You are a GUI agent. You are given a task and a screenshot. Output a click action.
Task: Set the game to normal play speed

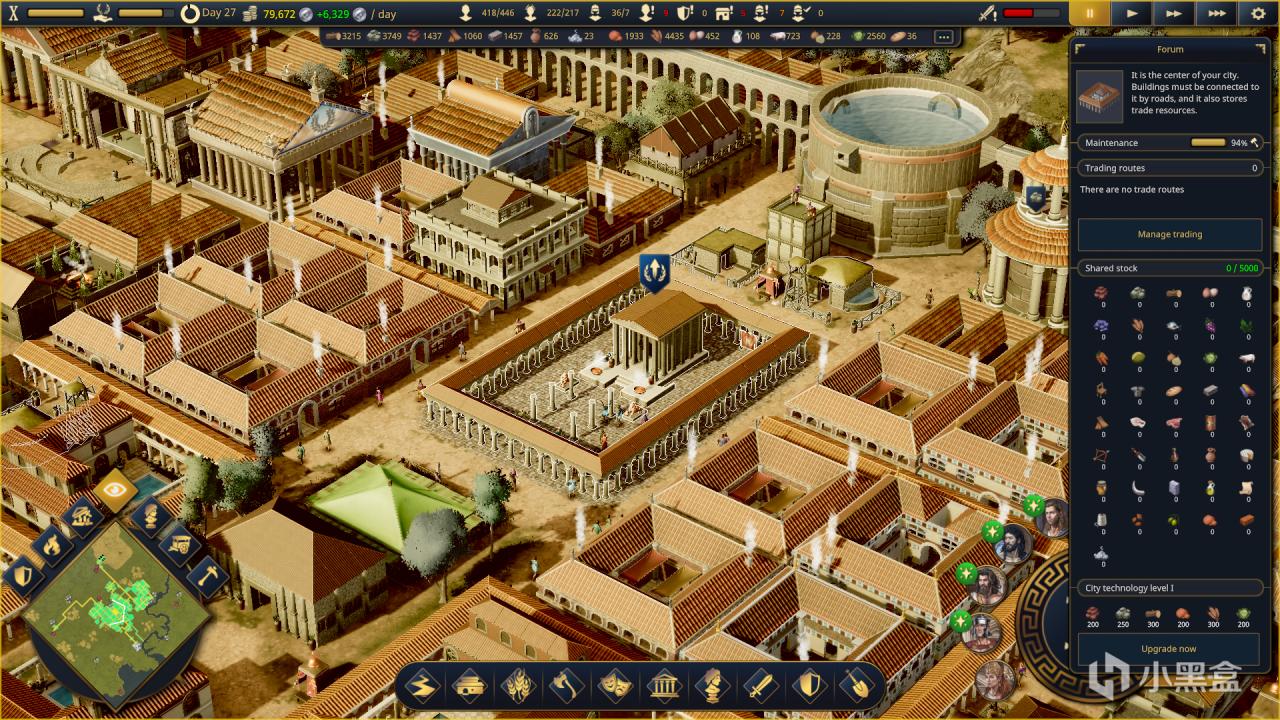[1132, 14]
